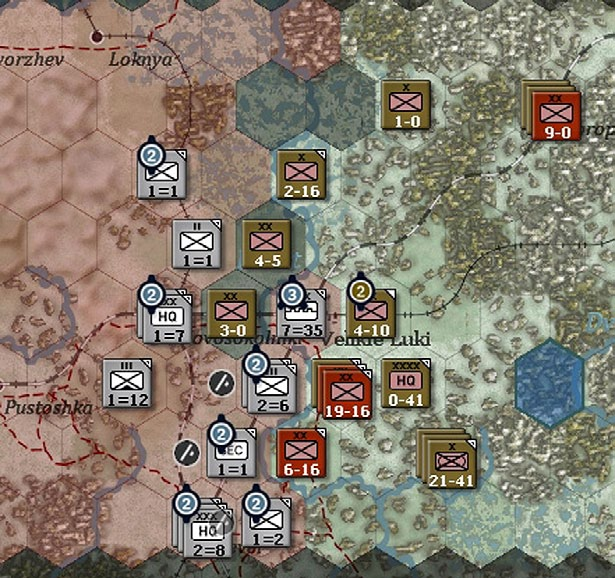Screen dimensions: 615x578
Task: Click the brown 4-10 unit counter
Action: pyautogui.click(x=370, y=314)
